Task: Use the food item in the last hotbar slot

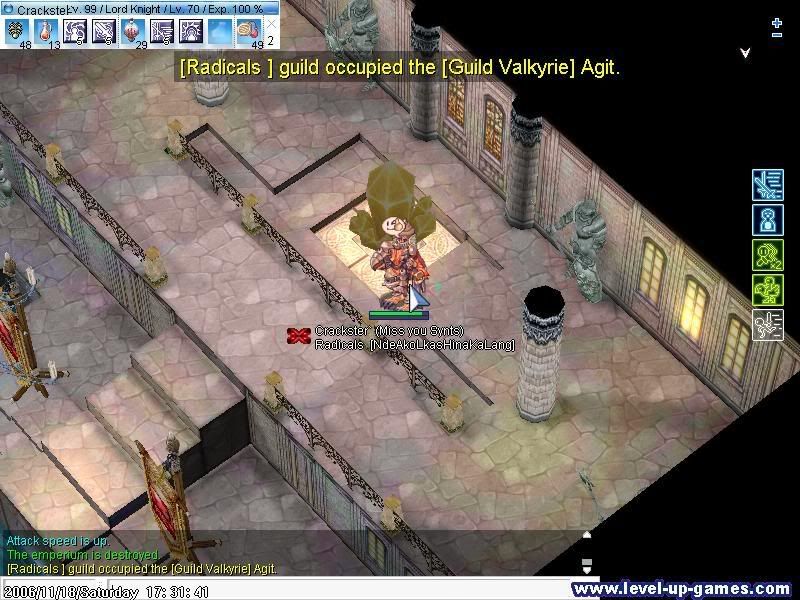Action: pyautogui.click(x=249, y=30)
